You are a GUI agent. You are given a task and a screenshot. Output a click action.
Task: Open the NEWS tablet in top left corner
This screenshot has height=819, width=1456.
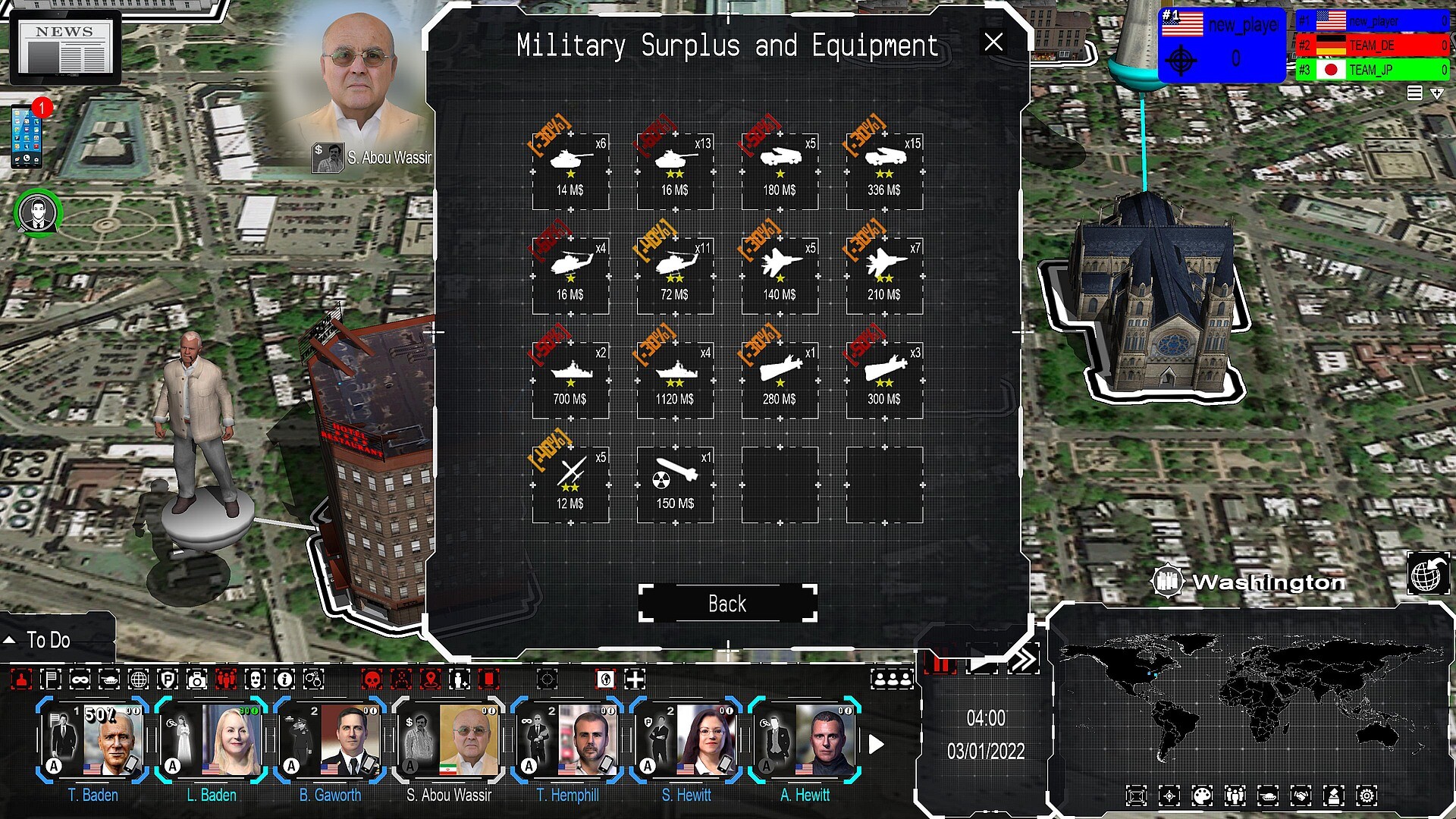64,48
